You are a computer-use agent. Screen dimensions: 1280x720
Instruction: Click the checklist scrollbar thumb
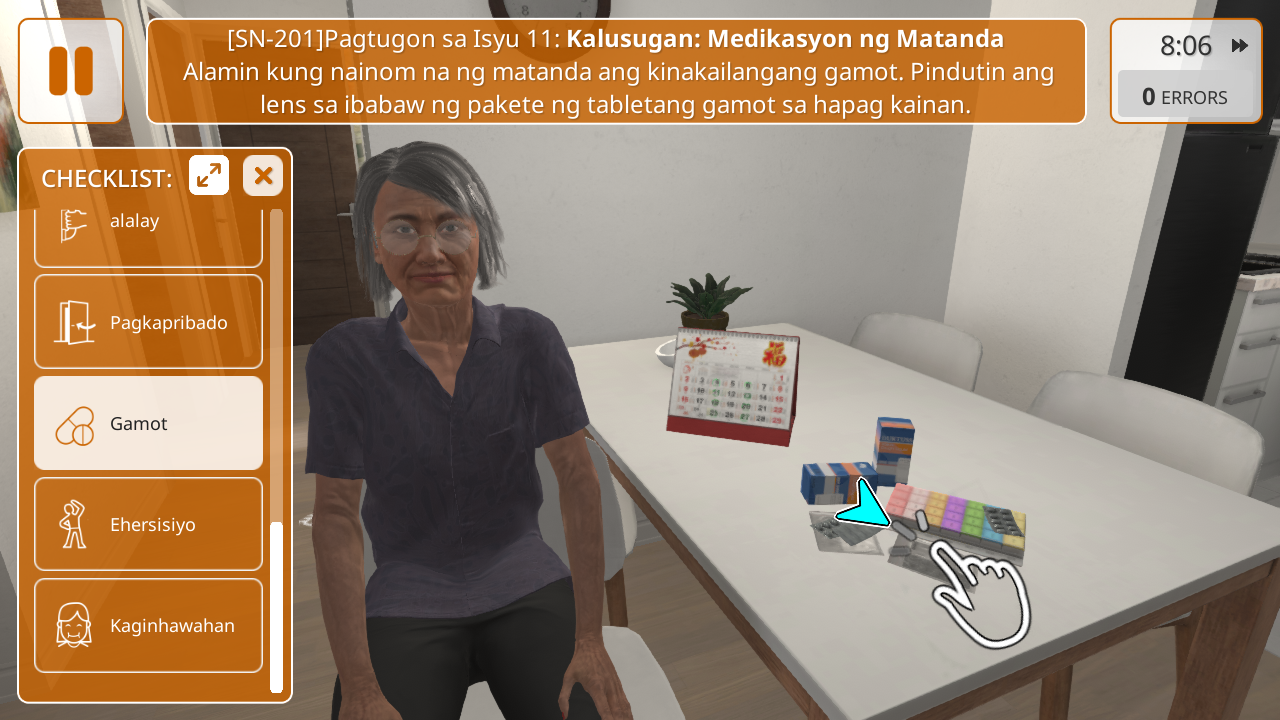pos(276,605)
